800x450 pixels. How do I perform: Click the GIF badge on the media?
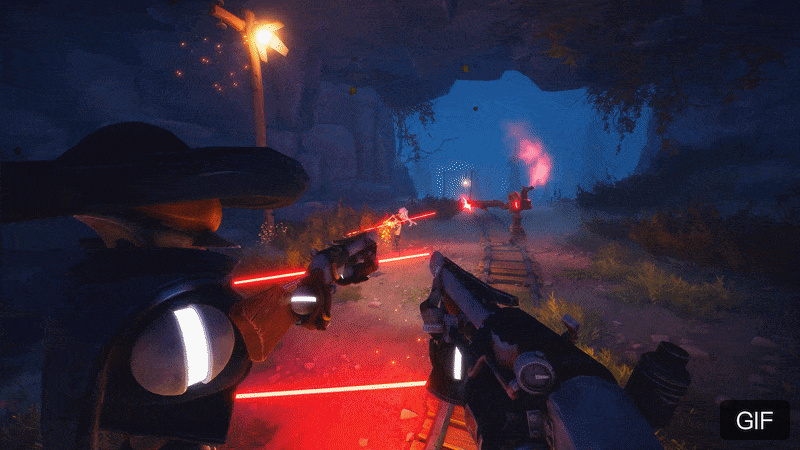click(754, 420)
